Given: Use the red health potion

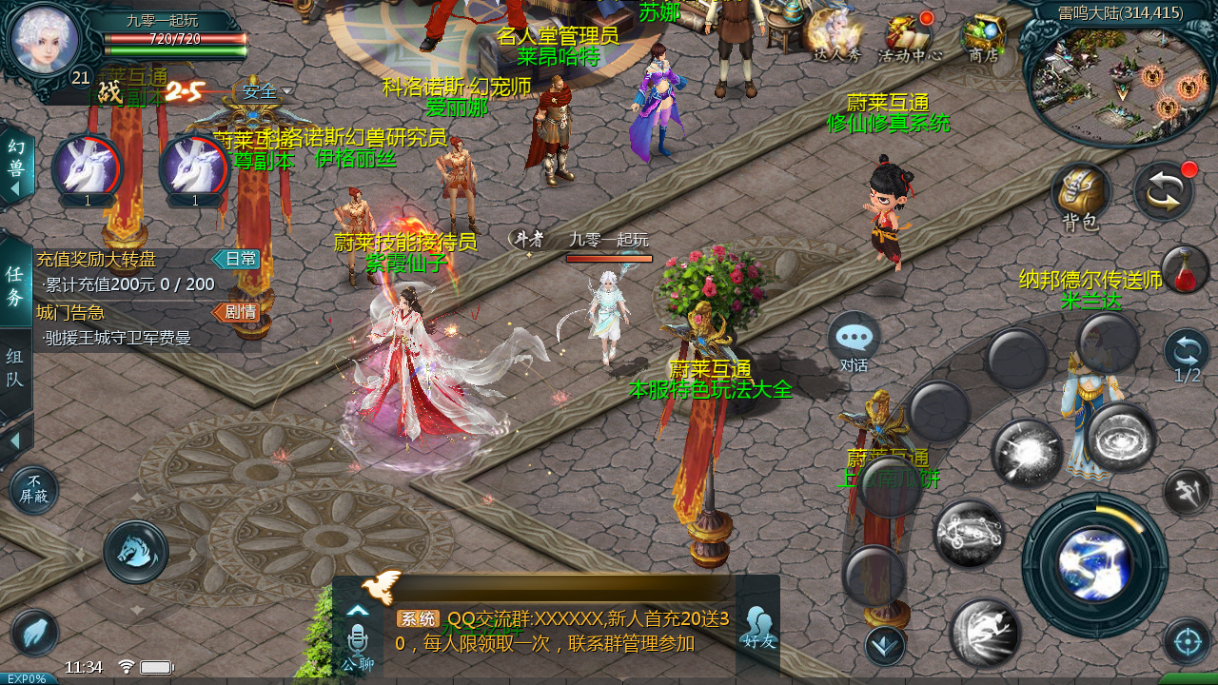Looking at the screenshot, I should 1185,268.
